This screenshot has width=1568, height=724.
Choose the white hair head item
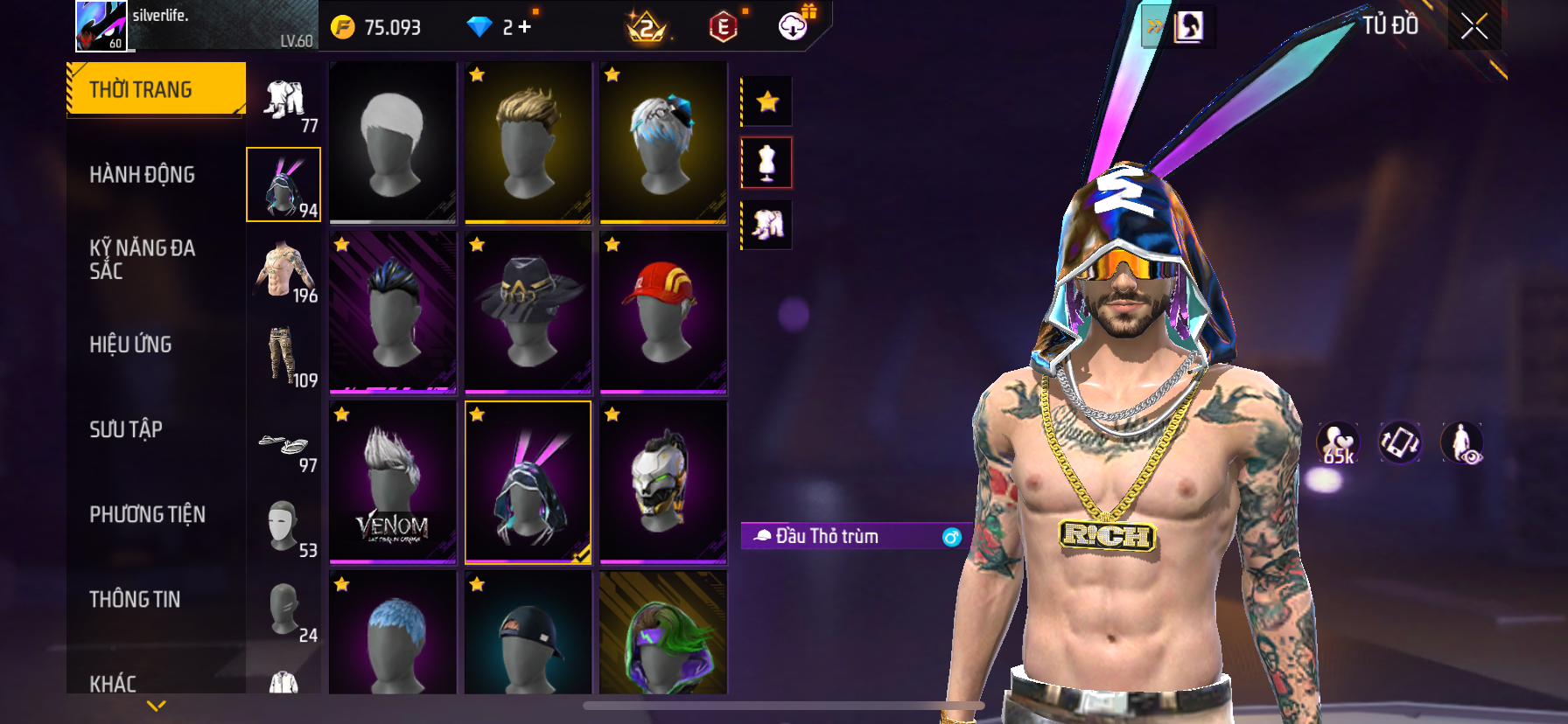393,142
